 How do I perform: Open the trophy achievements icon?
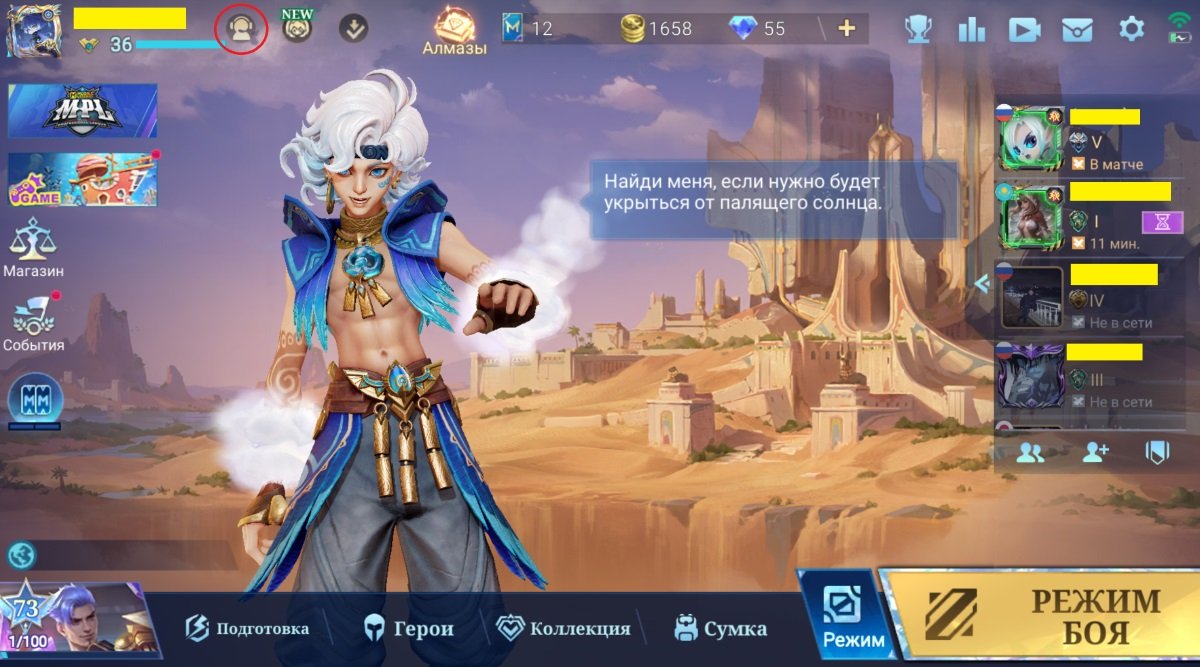click(917, 29)
